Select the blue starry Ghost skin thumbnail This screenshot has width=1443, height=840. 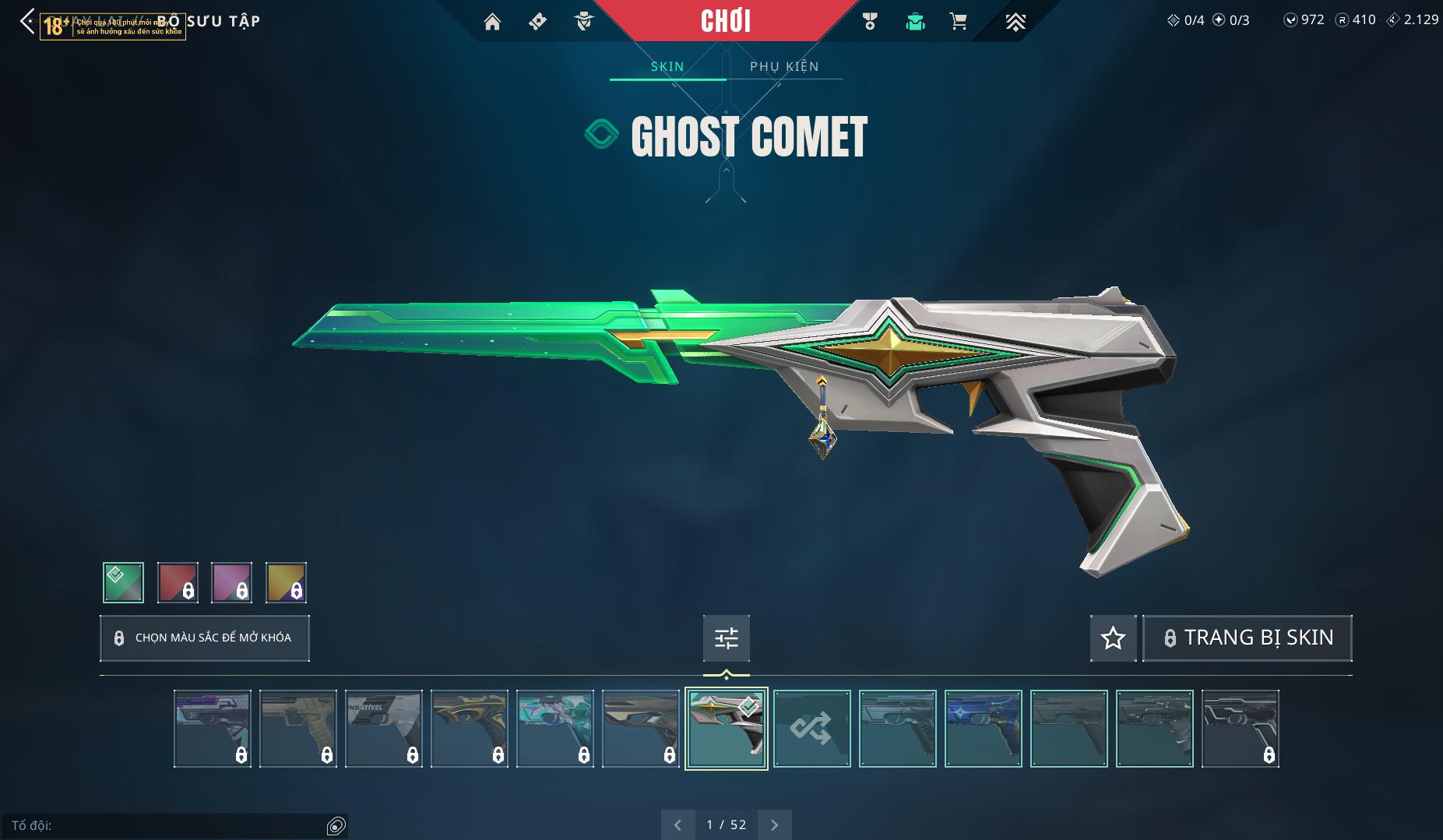pyautogui.click(x=983, y=729)
